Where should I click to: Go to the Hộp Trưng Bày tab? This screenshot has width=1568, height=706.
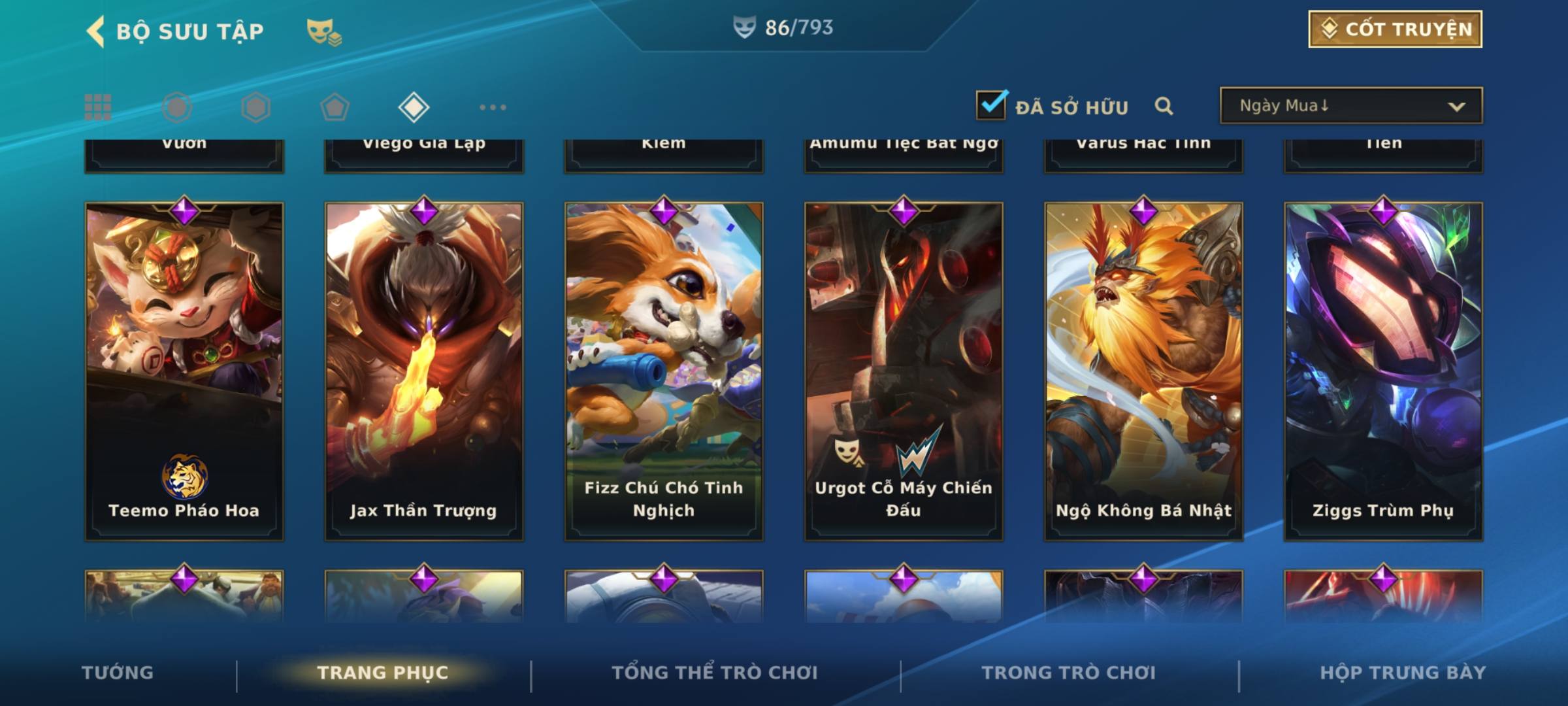tap(1403, 673)
